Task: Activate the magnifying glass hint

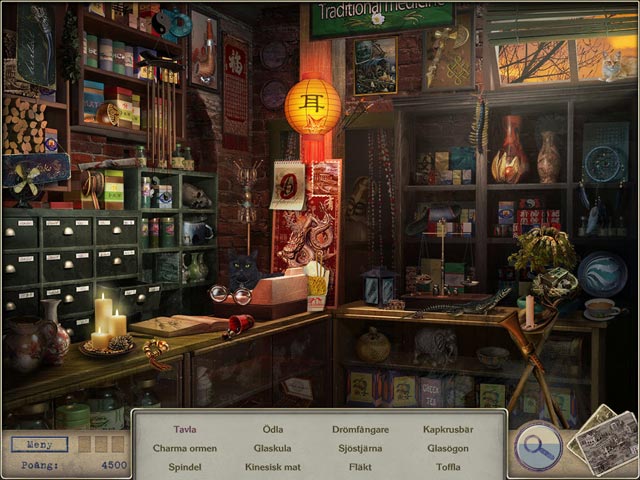Action: (538, 446)
